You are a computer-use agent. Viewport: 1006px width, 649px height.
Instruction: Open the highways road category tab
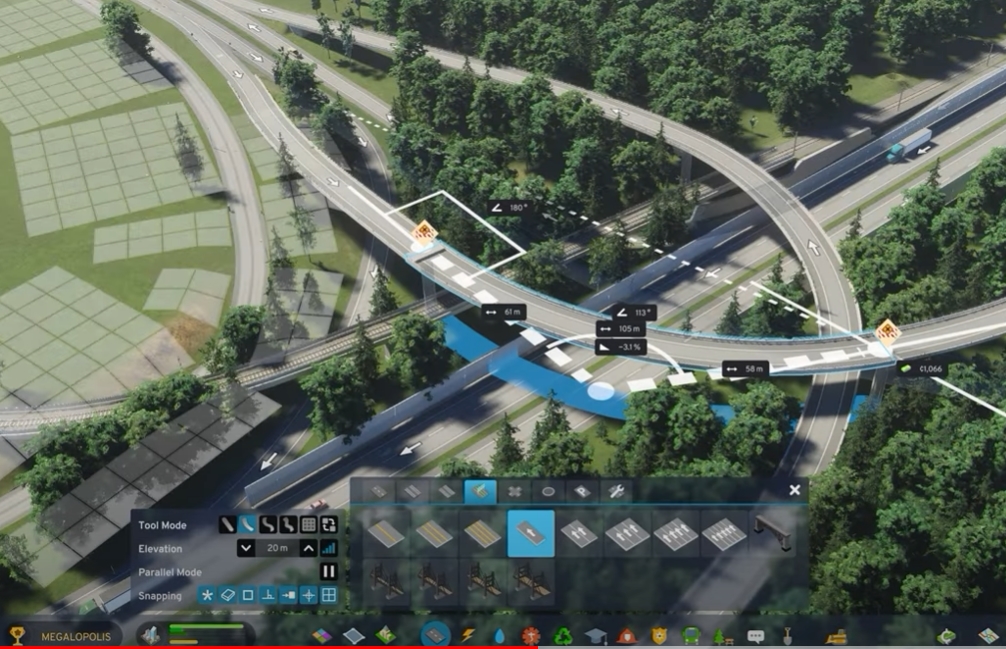pyautogui.click(x=480, y=491)
